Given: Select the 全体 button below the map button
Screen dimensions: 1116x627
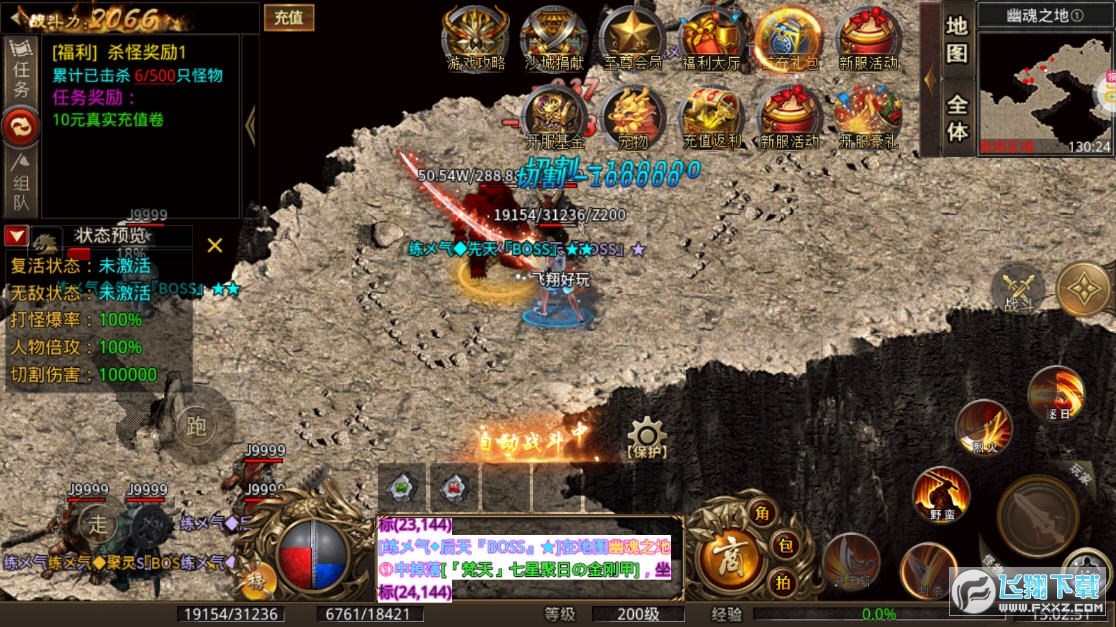Looking at the screenshot, I should point(957,118).
